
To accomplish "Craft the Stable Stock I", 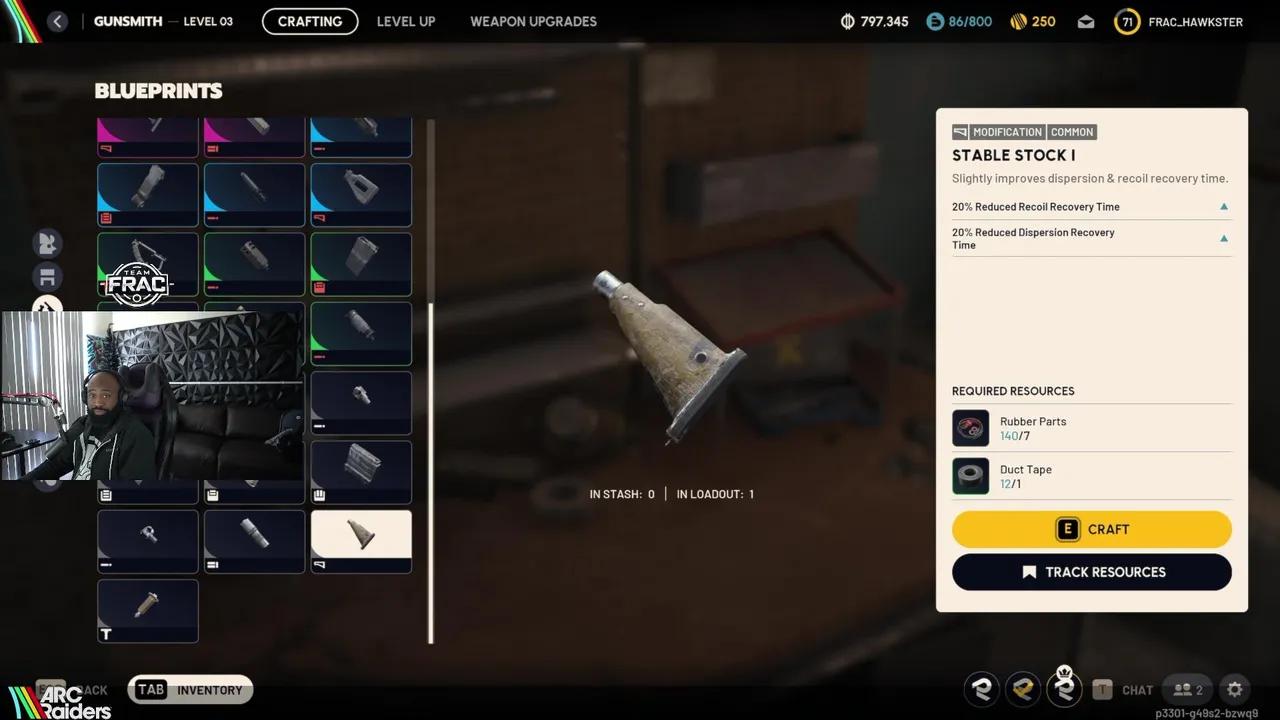I will 1091,529.
